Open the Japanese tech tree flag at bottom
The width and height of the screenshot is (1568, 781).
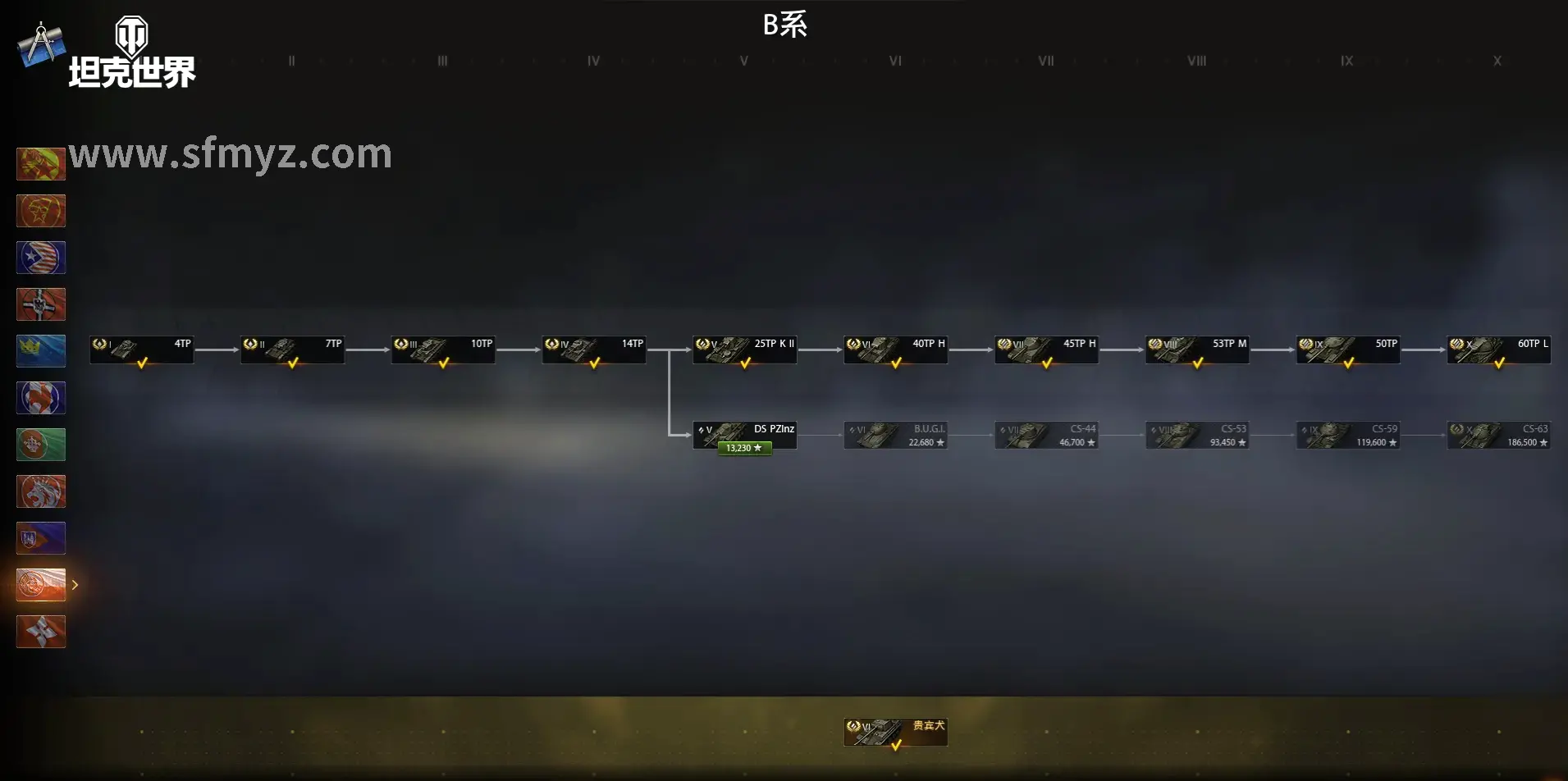pyautogui.click(x=41, y=631)
